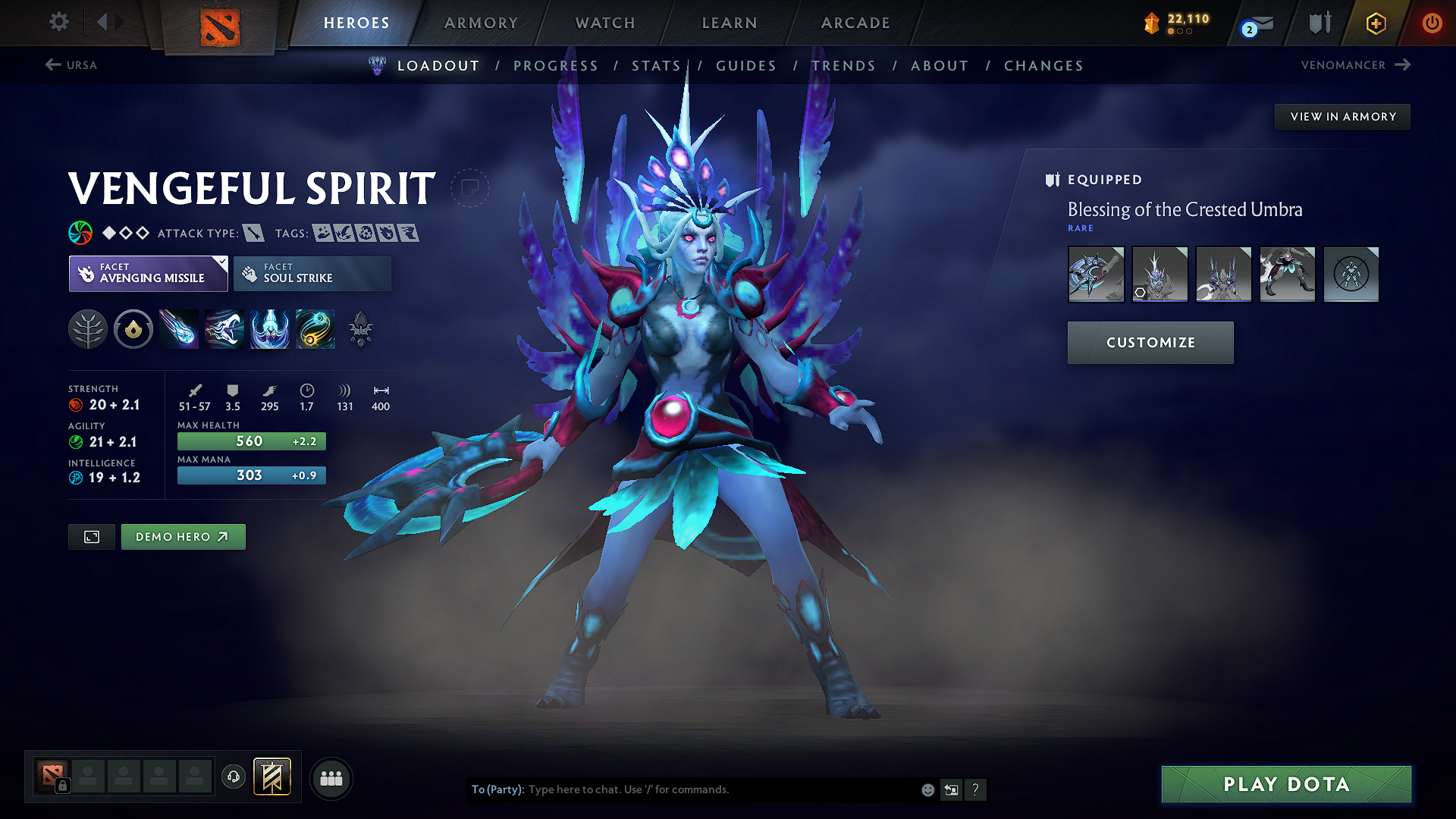View the Vengeance Aura ability icon
1456x819 pixels.
point(269,329)
